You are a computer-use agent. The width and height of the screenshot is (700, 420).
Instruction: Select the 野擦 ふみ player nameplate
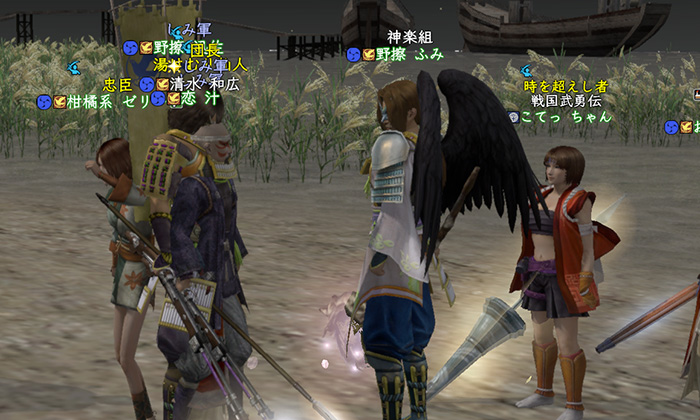(x=409, y=54)
